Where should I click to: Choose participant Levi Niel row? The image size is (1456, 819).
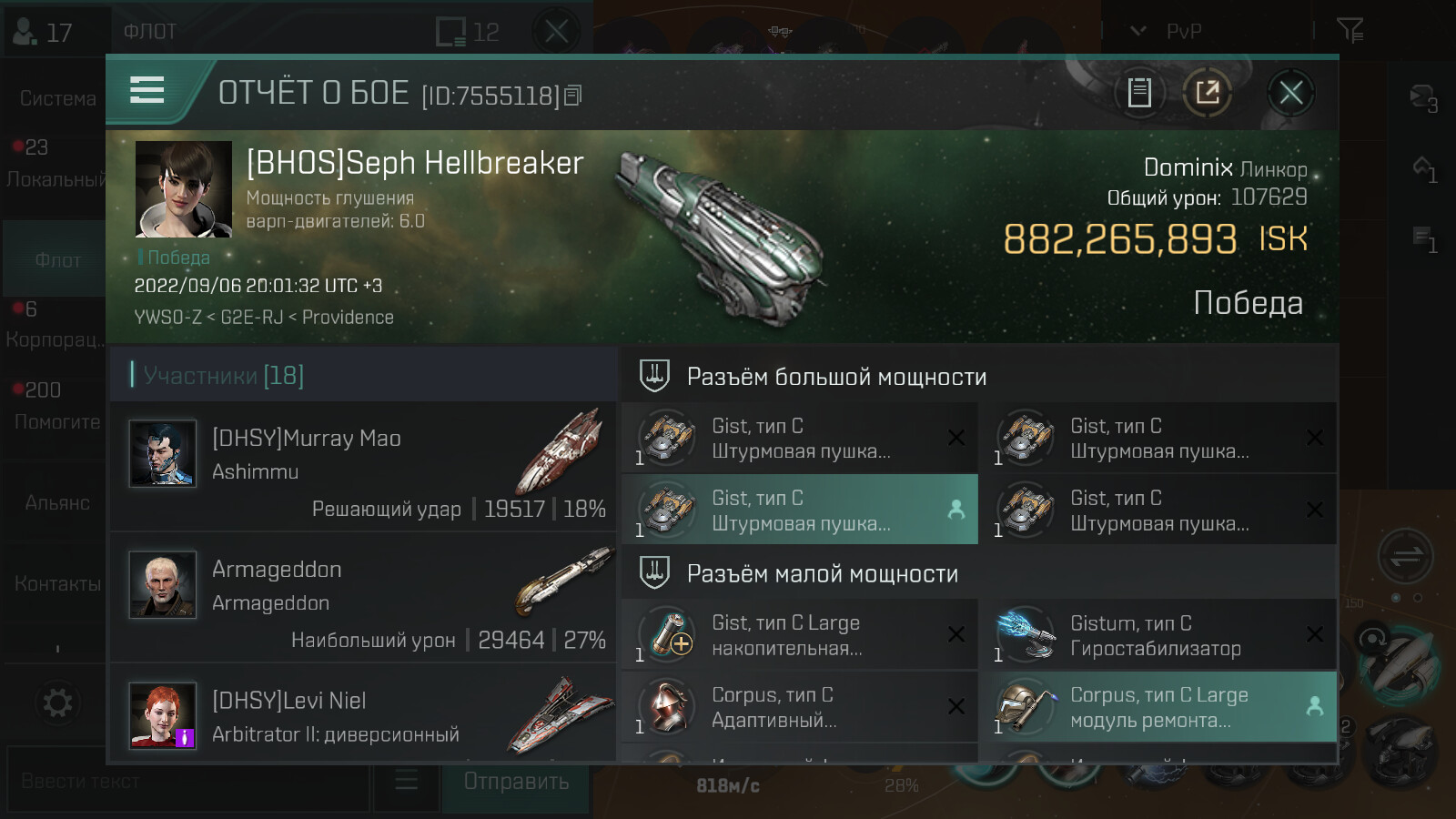(x=364, y=715)
